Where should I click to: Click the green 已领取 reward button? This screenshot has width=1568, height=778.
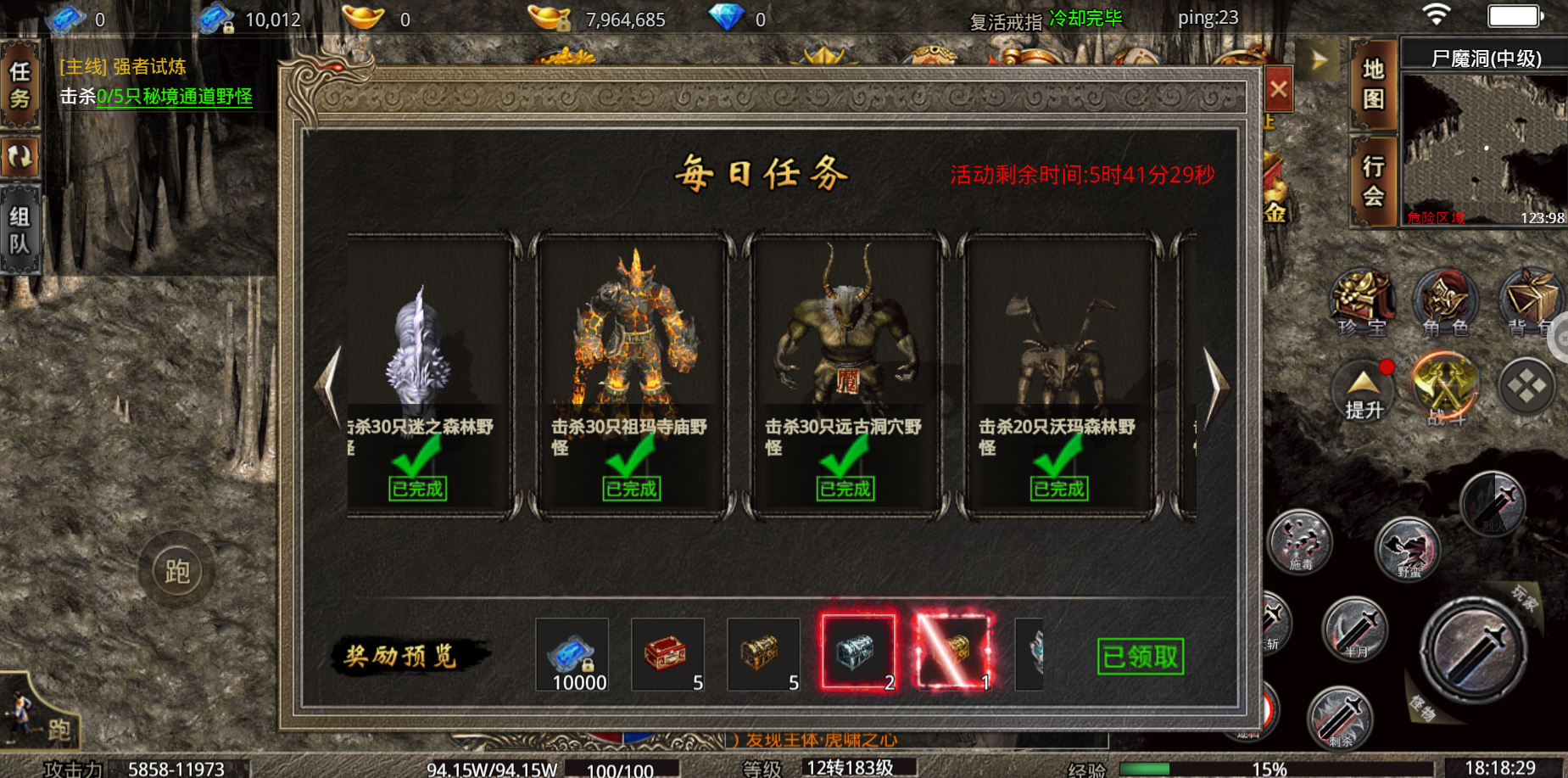[x=1140, y=656]
